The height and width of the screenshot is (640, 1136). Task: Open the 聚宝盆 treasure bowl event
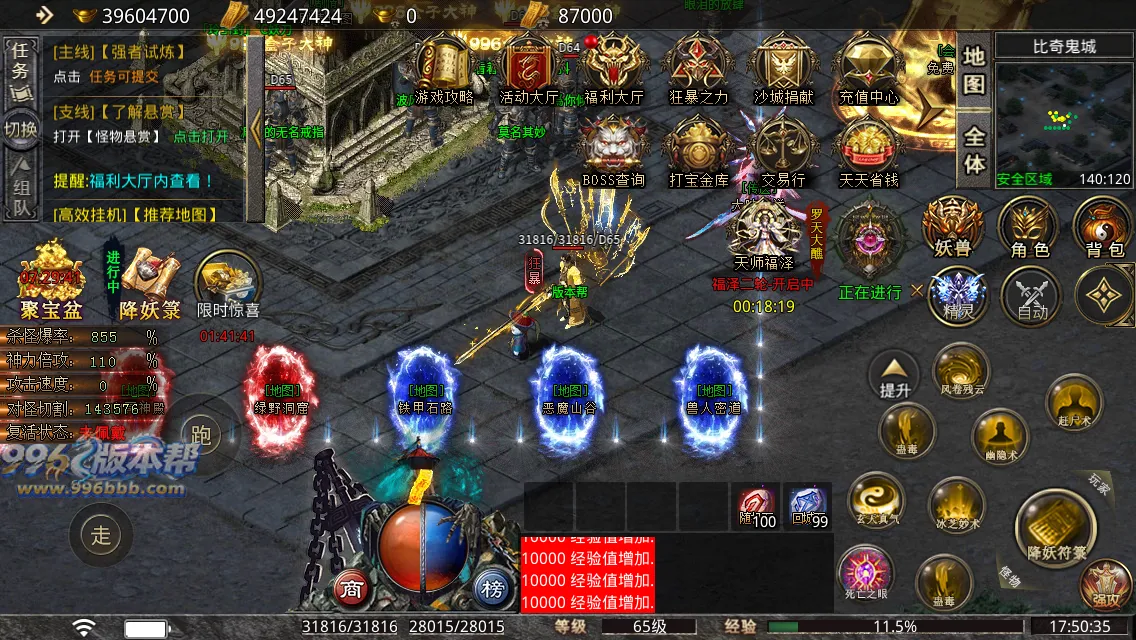click(50, 280)
